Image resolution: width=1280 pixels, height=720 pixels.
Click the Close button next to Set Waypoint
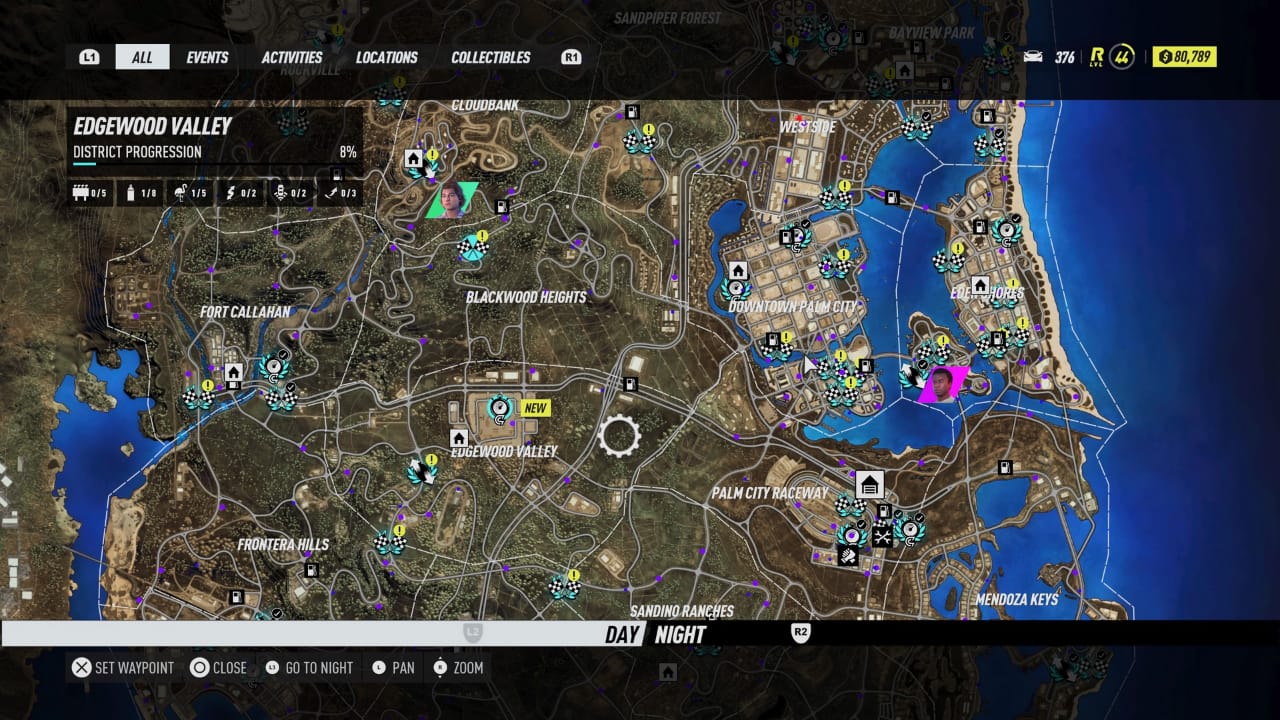click(221, 667)
